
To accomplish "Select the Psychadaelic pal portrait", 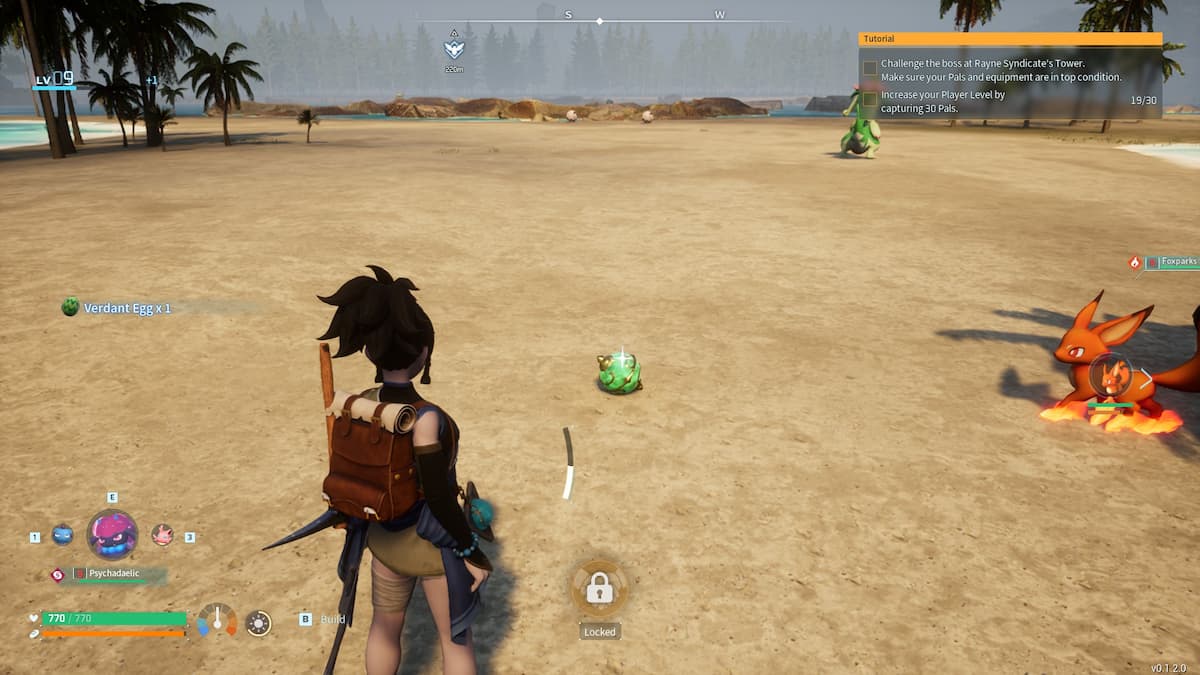I will point(112,534).
